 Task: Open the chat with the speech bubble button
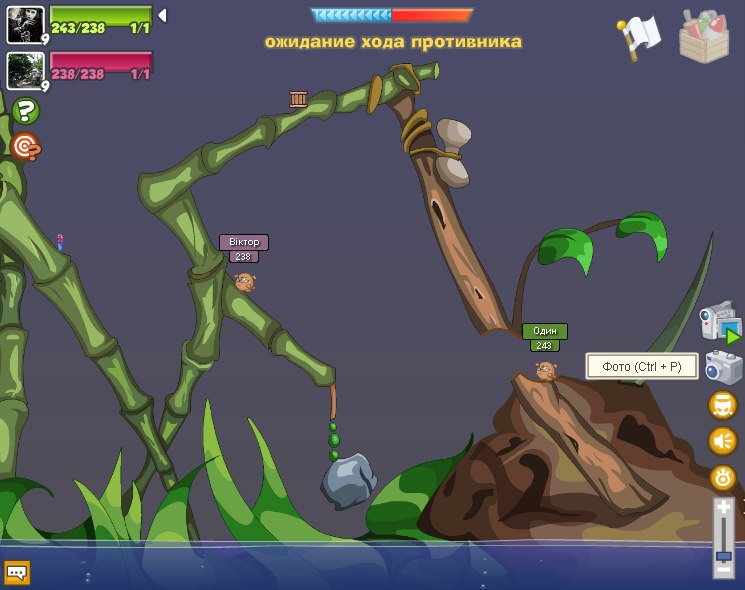[x=17, y=572]
